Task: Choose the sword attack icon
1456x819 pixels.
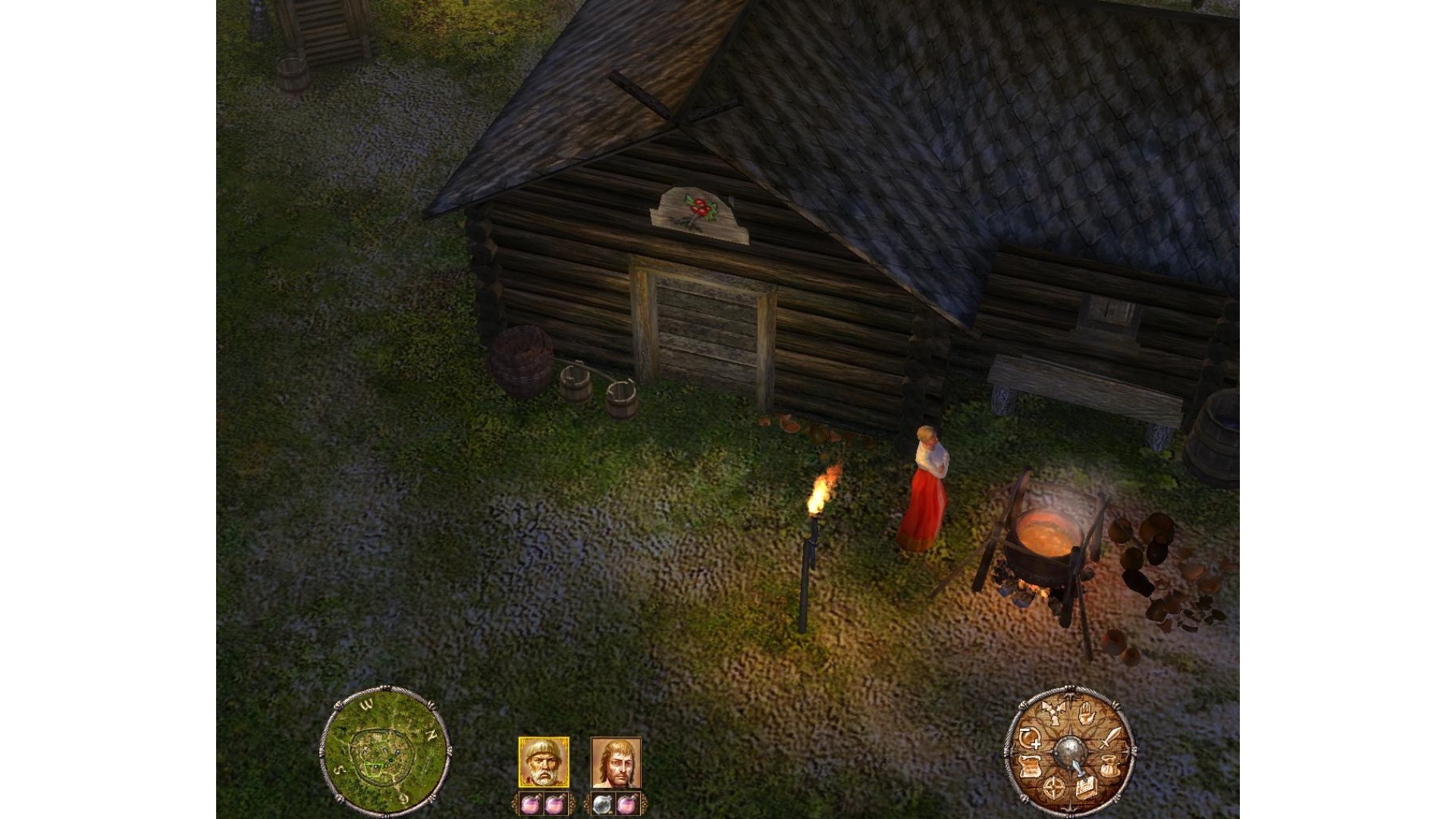Action: pyautogui.click(x=1110, y=736)
